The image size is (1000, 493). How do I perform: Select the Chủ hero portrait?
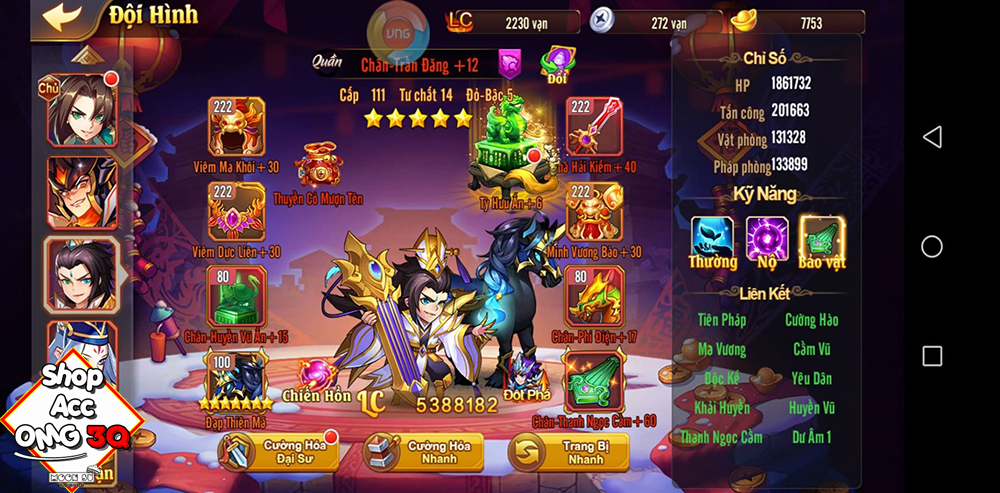(x=81, y=109)
